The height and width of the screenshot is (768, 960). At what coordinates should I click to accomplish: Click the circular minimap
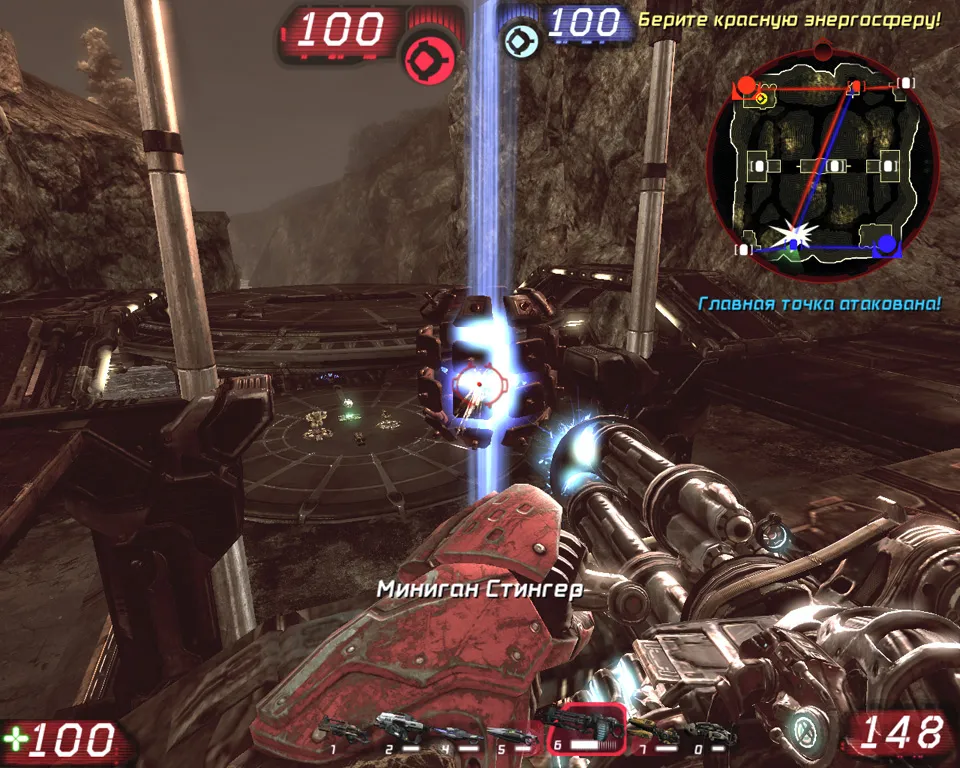(821, 166)
